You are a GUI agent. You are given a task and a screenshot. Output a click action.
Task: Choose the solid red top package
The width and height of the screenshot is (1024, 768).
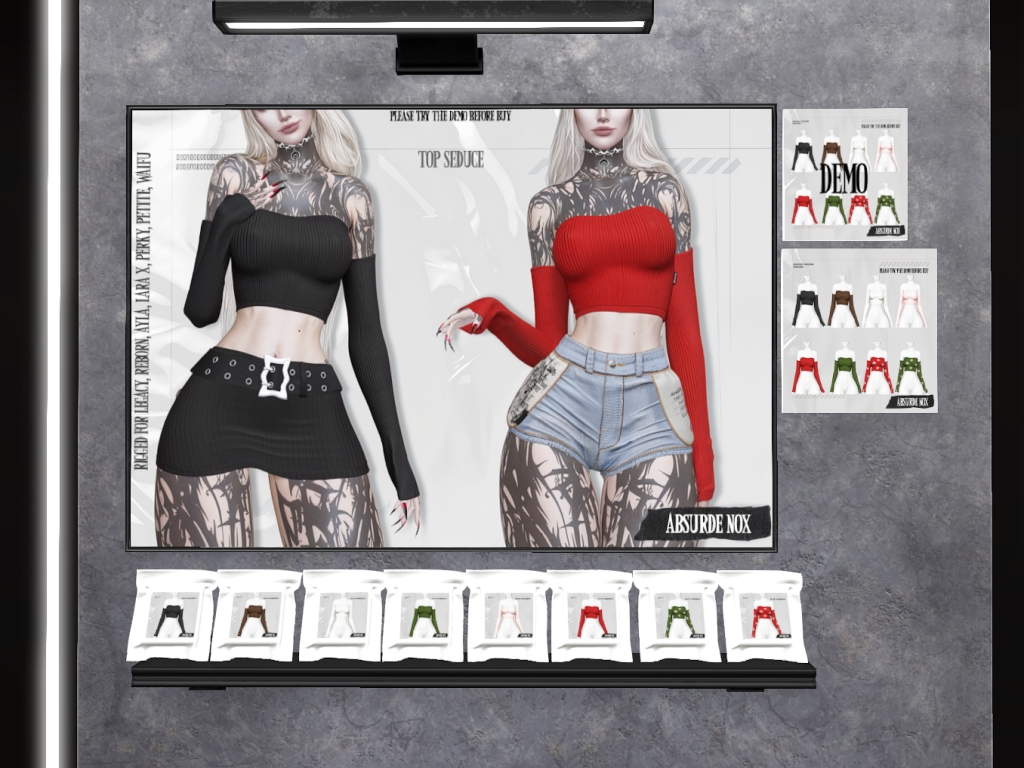(592, 617)
